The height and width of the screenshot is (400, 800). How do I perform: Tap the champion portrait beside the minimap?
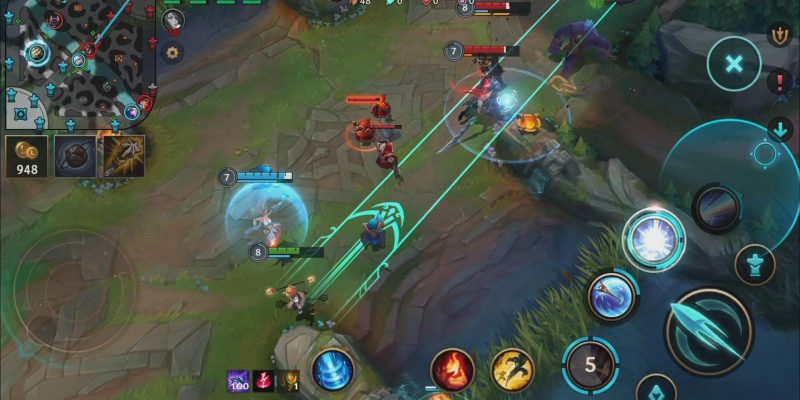[173, 20]
